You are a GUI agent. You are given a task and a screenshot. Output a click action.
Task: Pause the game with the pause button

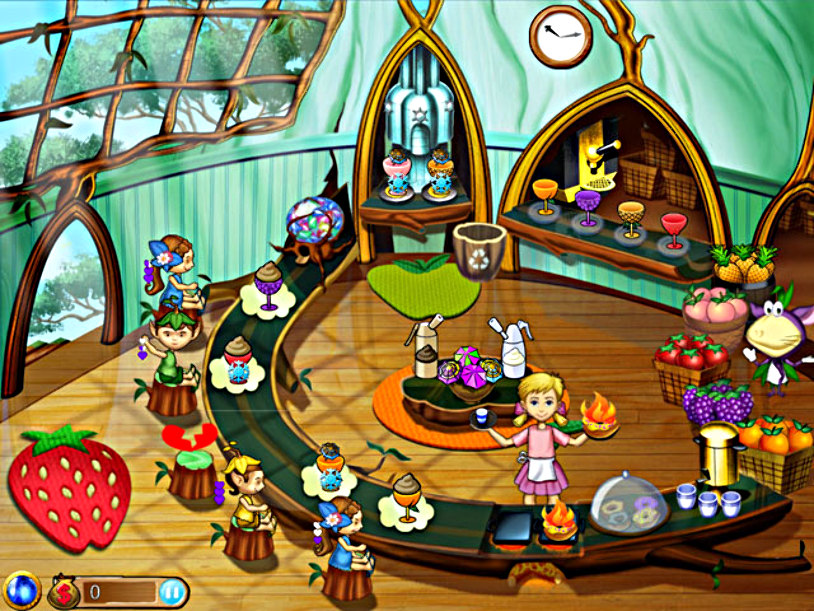coord(173,591)
